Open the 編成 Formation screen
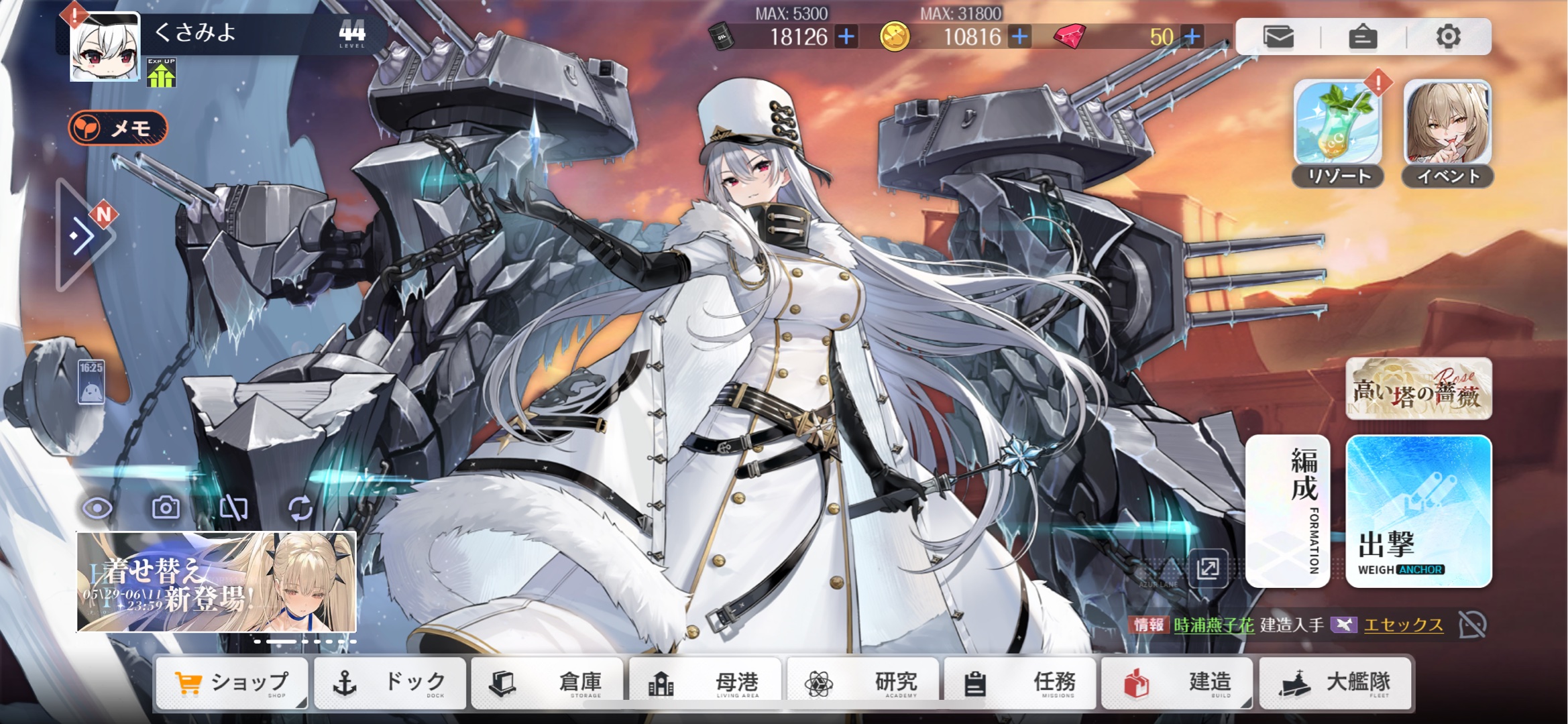 [x=1288, y=511]
